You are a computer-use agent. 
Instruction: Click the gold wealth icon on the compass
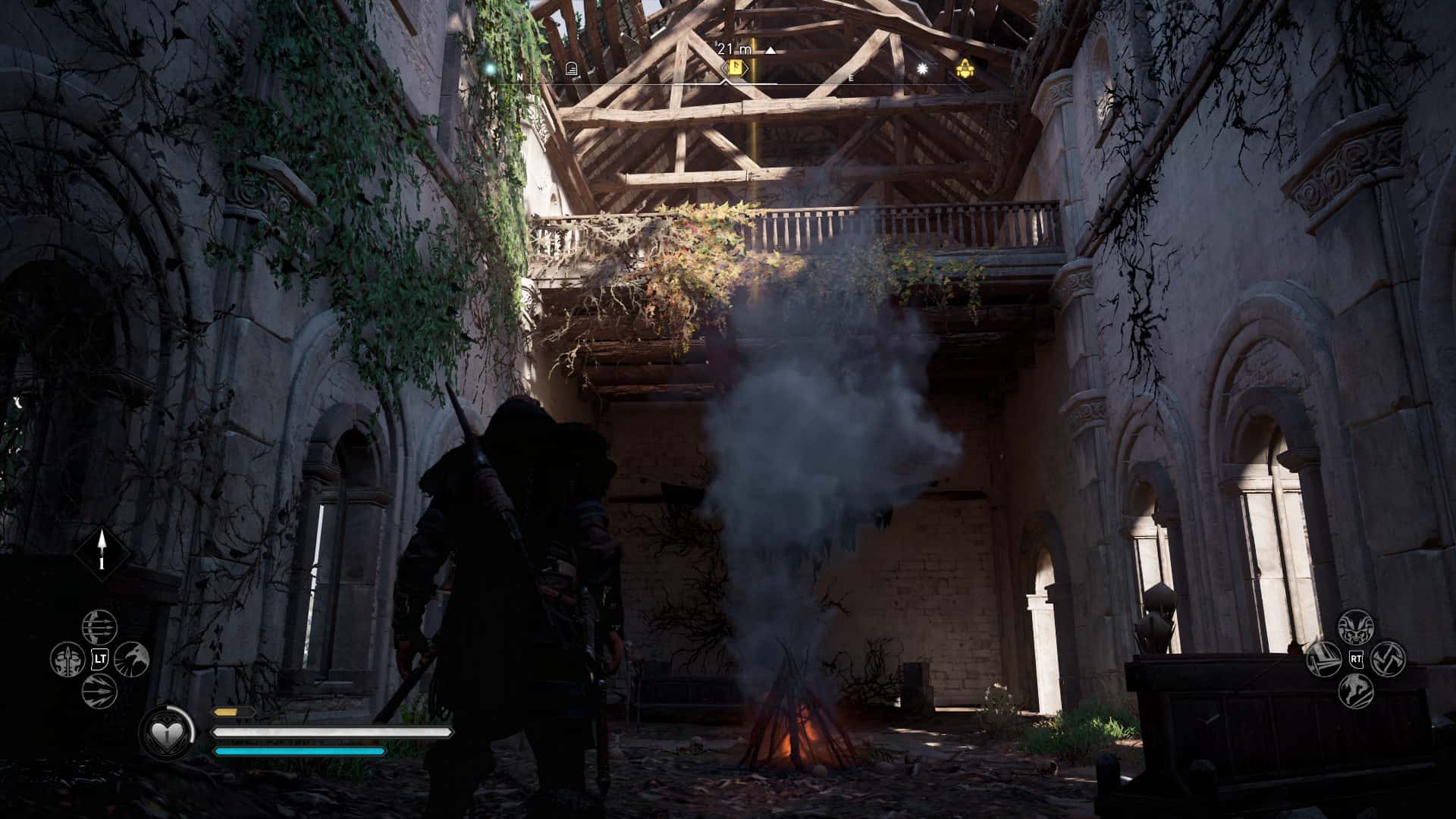click(965, 67)
